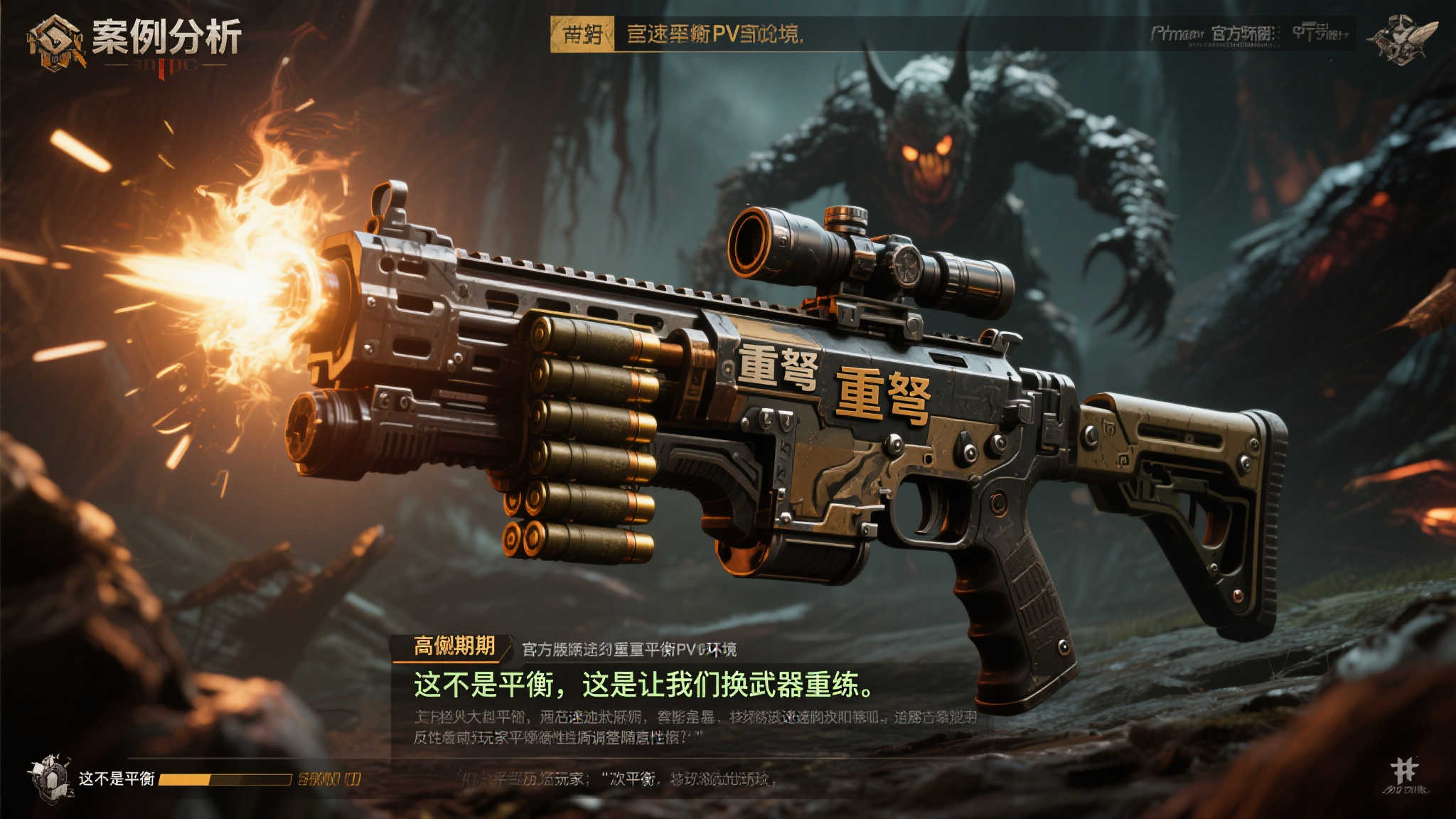This screenshot has width=1456, height=819.
Task: Open the winged emblem icon in the top-right corner
Action: click(1403, 39)
